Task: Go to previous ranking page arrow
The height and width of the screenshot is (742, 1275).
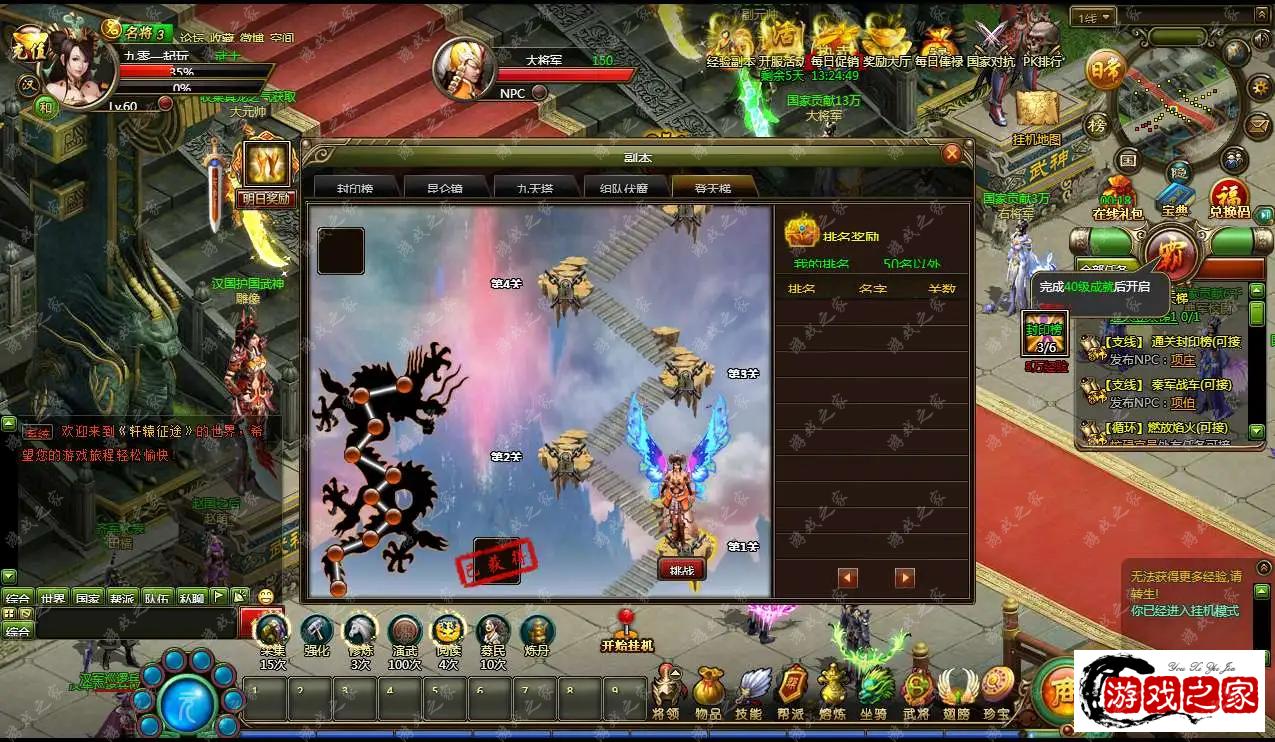Action: click(848, 578)
